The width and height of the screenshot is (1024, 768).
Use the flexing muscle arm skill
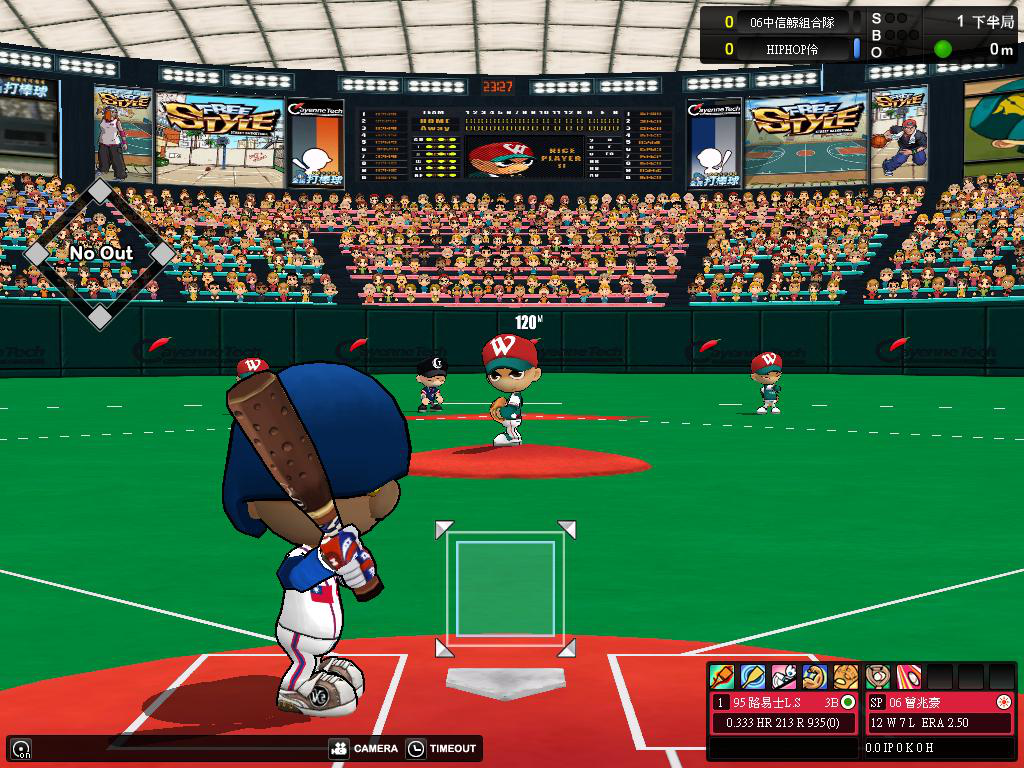tap(815, 677)
